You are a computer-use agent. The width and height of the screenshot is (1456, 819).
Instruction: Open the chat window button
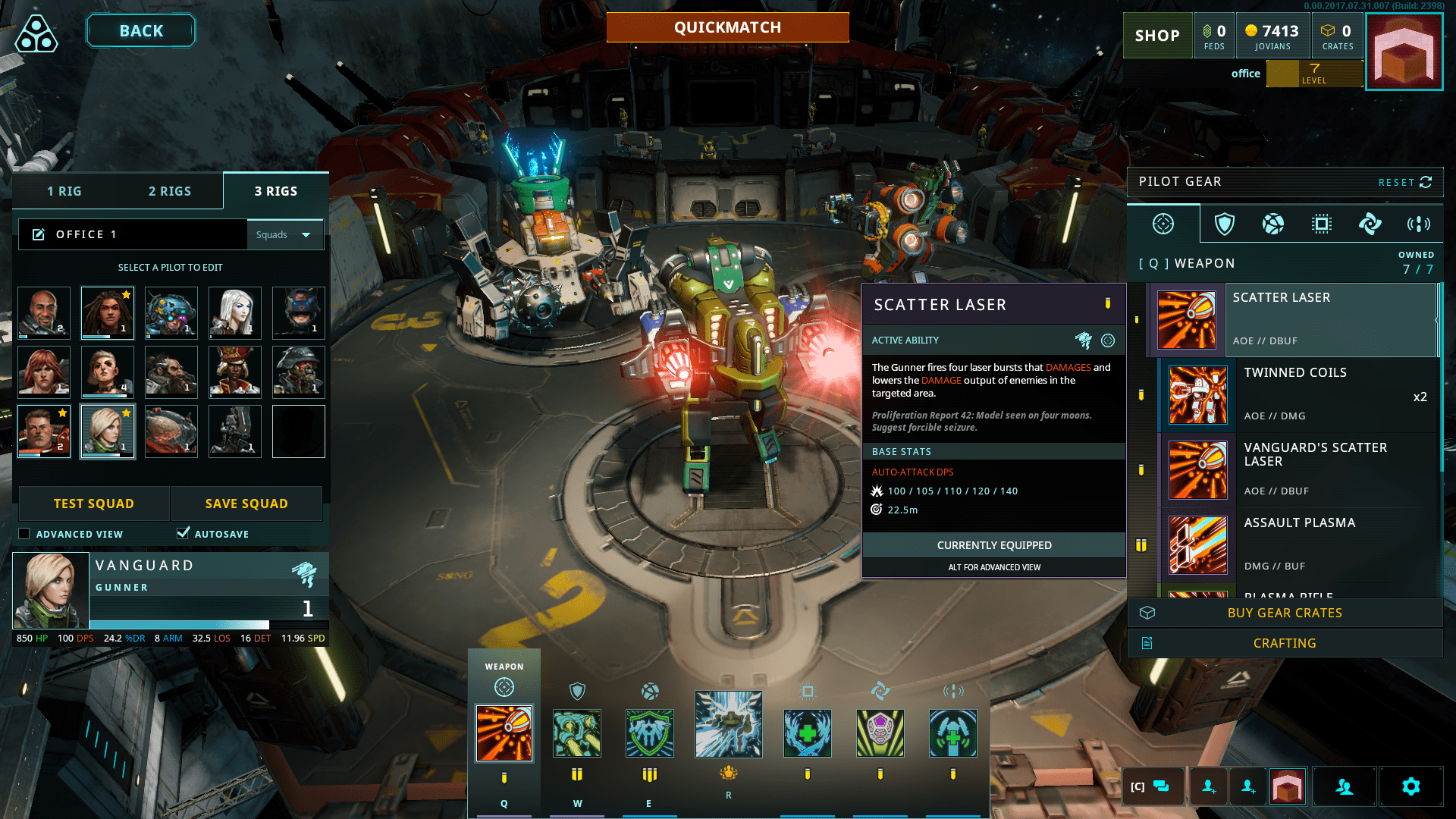coord(1151,786)
